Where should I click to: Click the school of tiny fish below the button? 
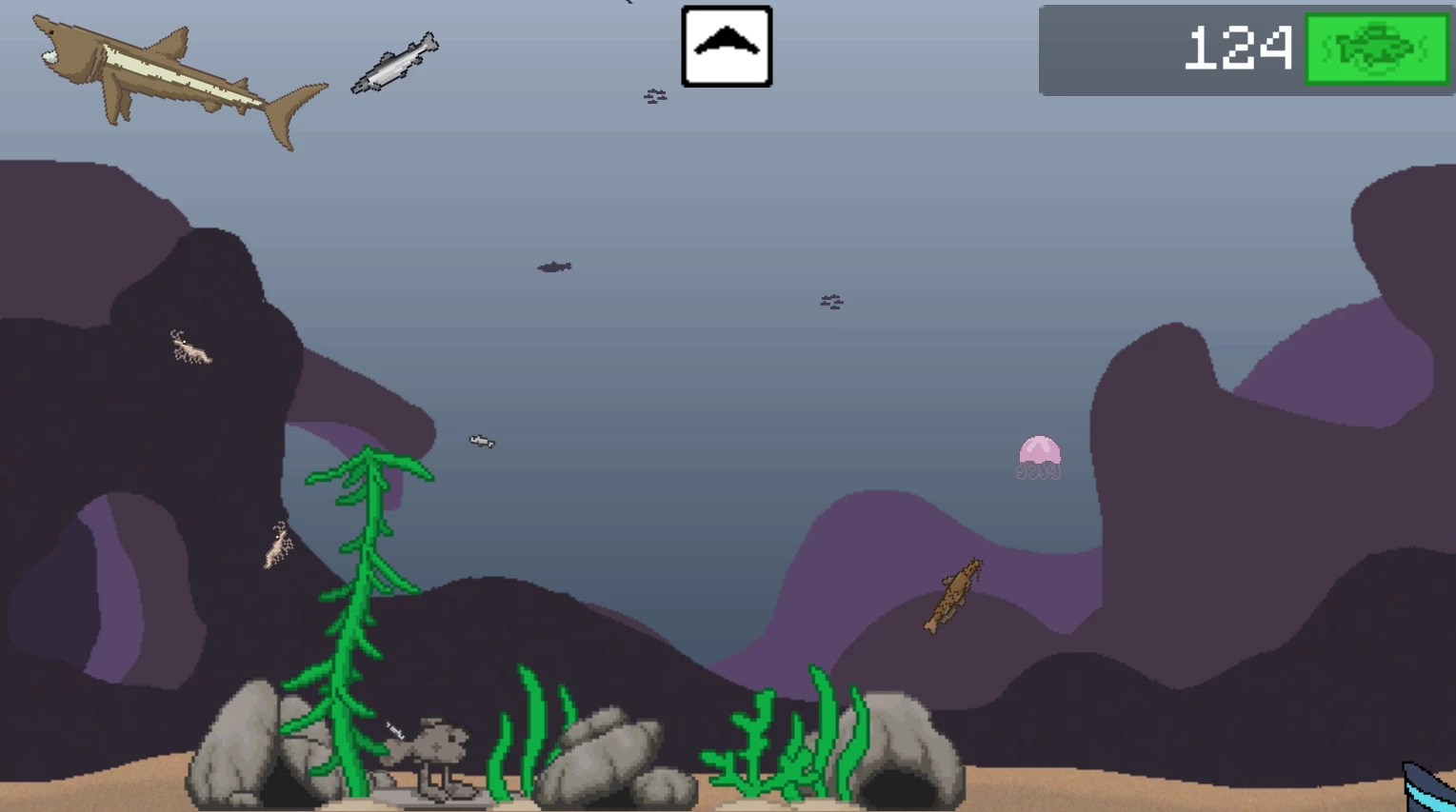653,95
